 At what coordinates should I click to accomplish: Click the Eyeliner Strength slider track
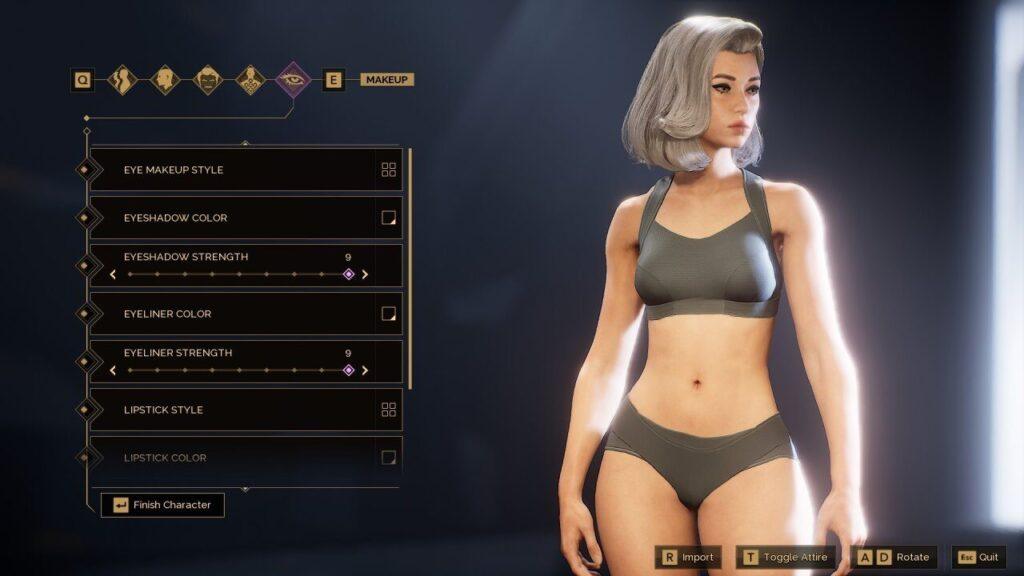click(x=238, y=370)
